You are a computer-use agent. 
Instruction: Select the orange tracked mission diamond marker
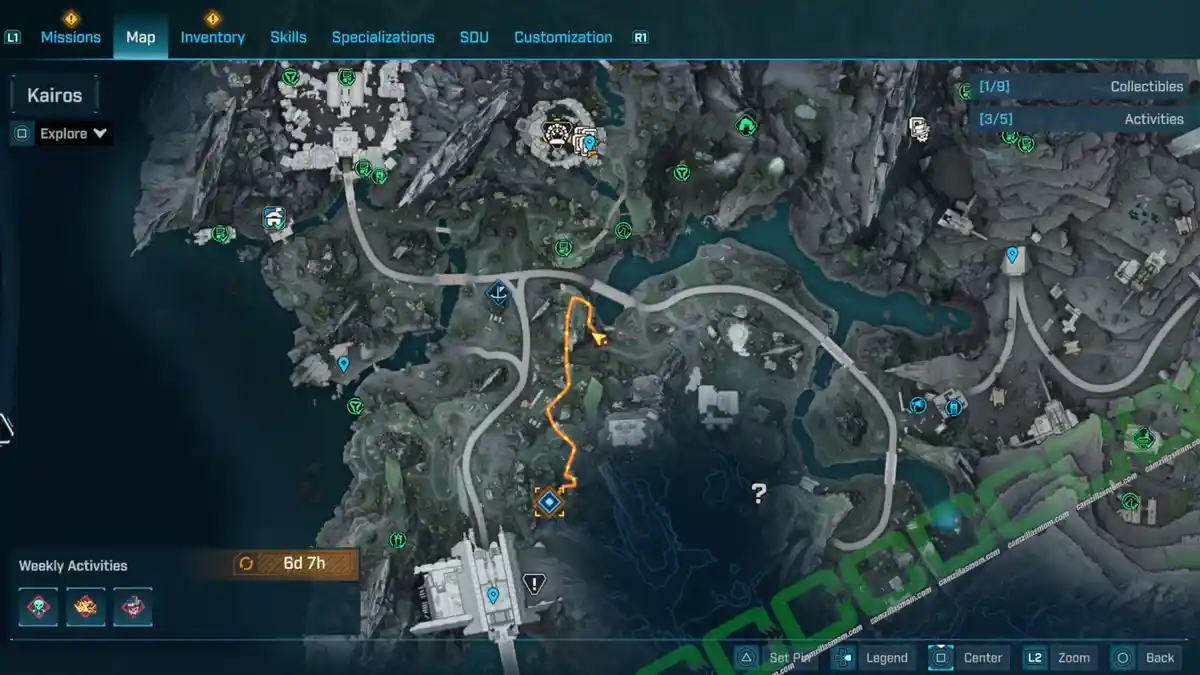(548, 501)
